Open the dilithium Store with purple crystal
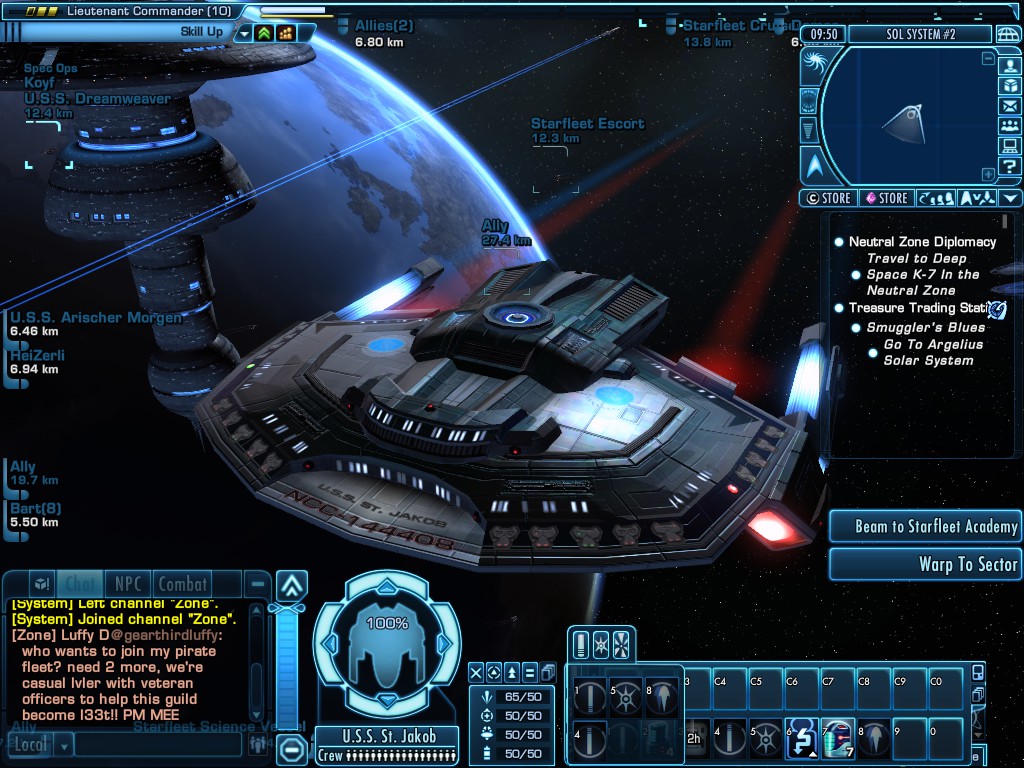The width and height of the screenshot is (1024, 768). coord(886,198)
